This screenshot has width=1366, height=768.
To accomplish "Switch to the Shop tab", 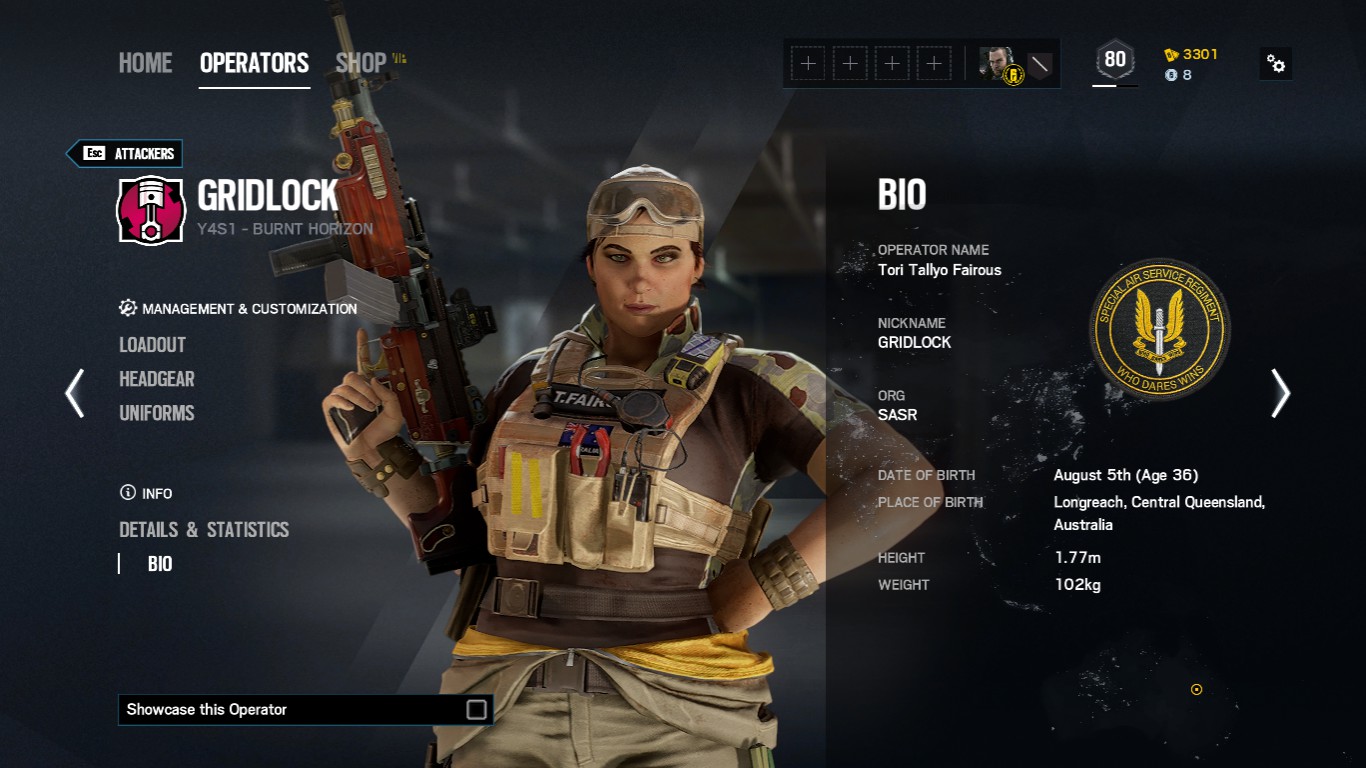I will click(361, 63).
